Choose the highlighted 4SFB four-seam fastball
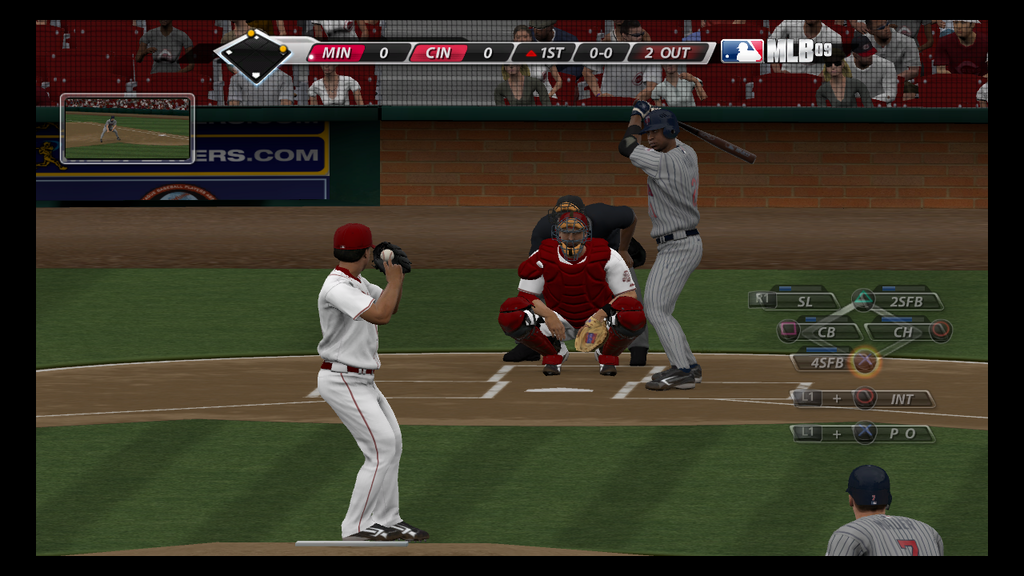The width and height of the screenshot is (1024, 576). coord(827,362)
